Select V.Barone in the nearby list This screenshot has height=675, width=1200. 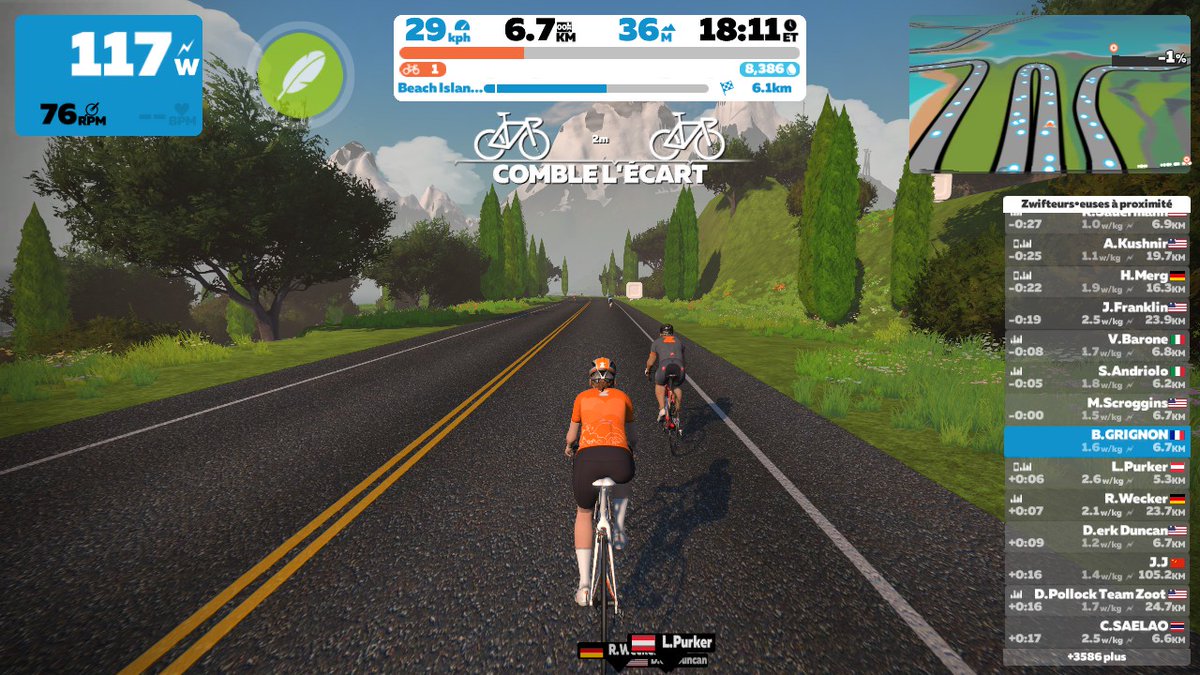(1097, 345)
